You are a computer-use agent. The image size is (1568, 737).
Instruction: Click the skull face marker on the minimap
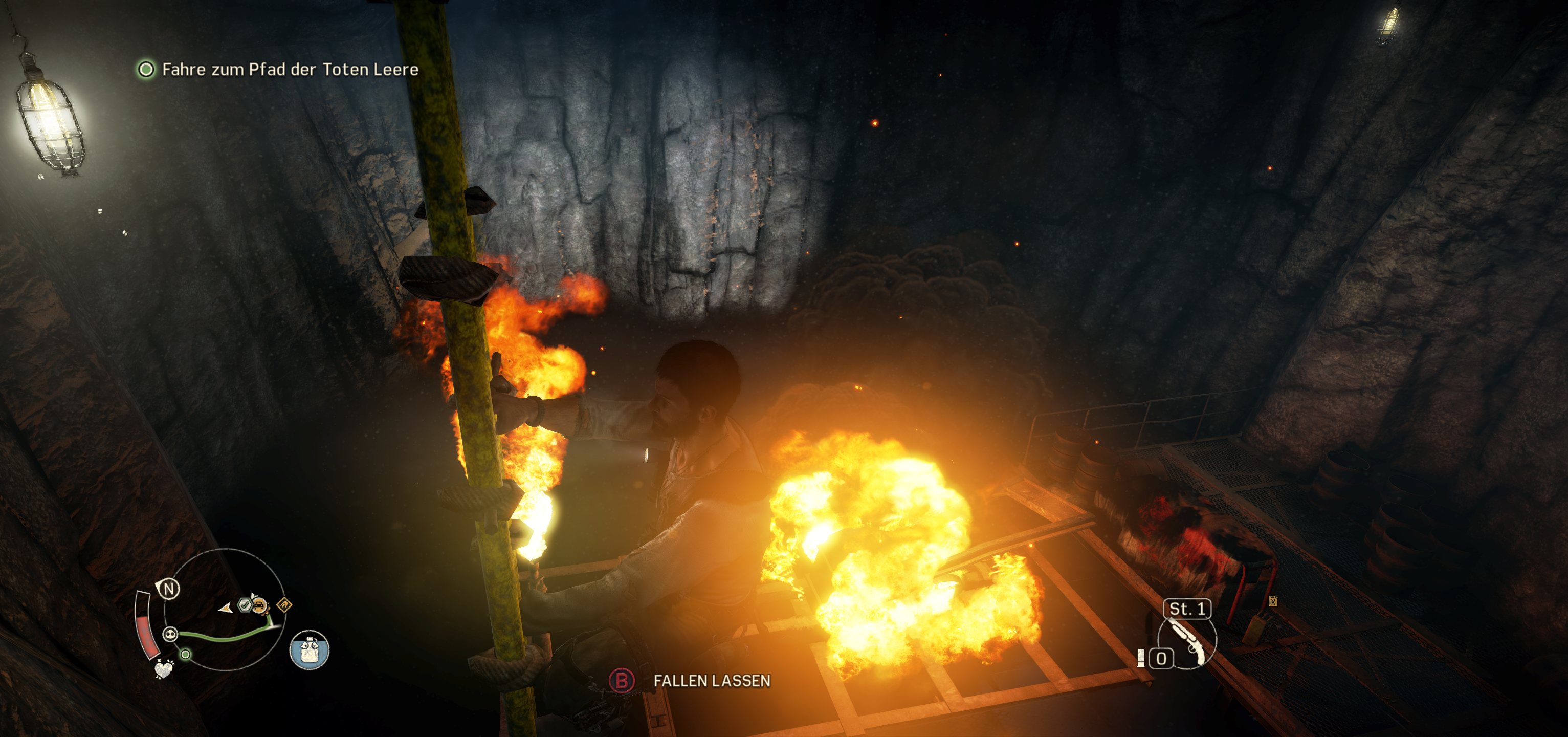pyautogui.click(x=170, y=635)
